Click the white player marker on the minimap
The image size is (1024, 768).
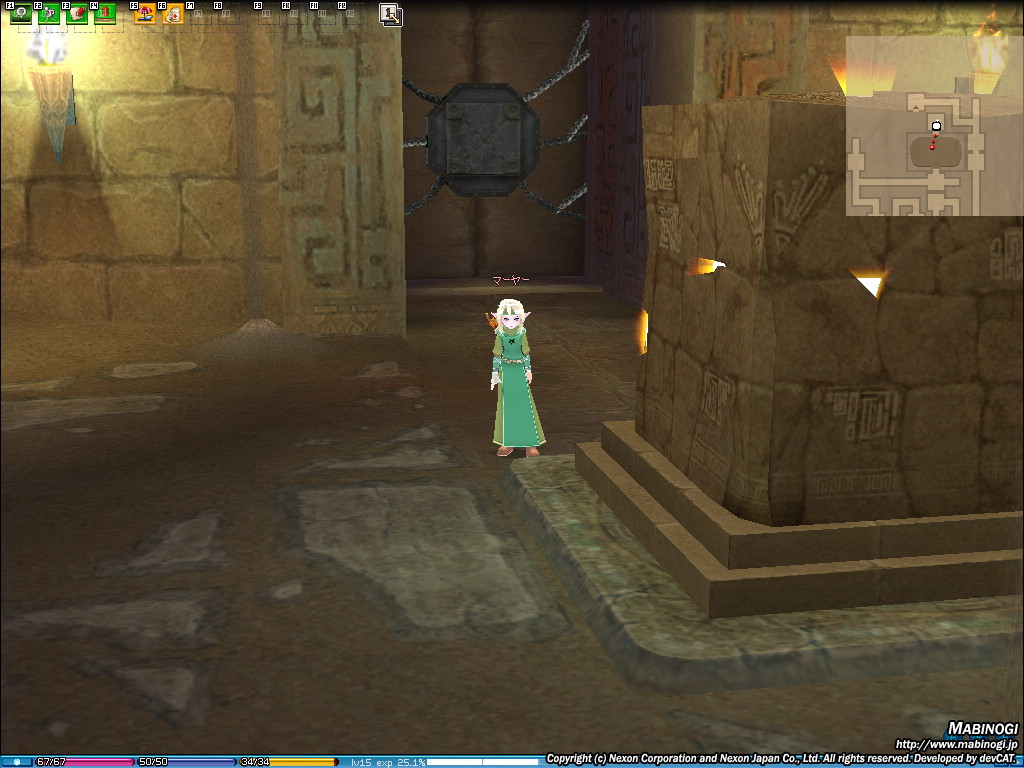coord(936,126)
